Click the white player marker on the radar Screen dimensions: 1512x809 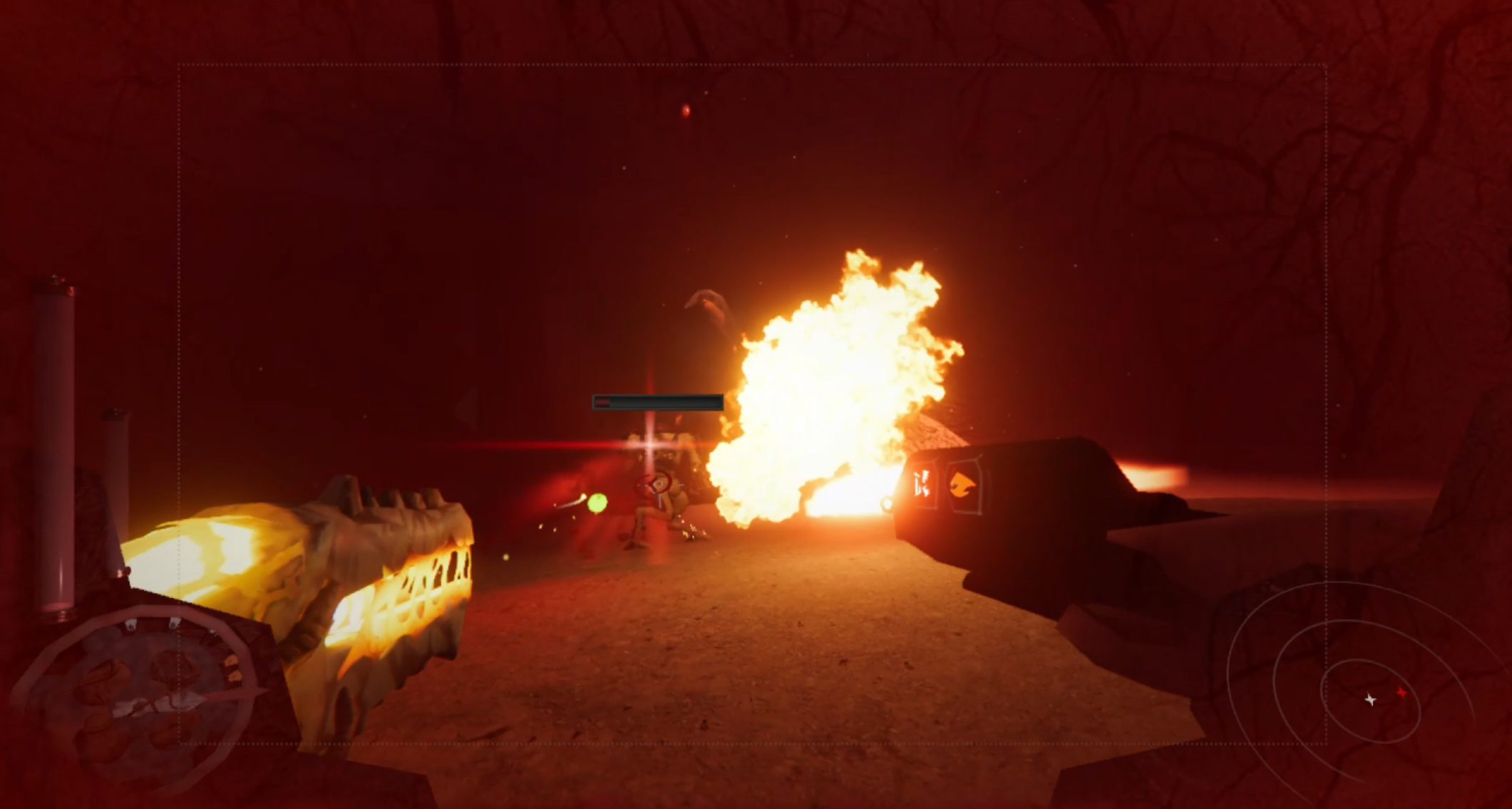[1370, 700]
